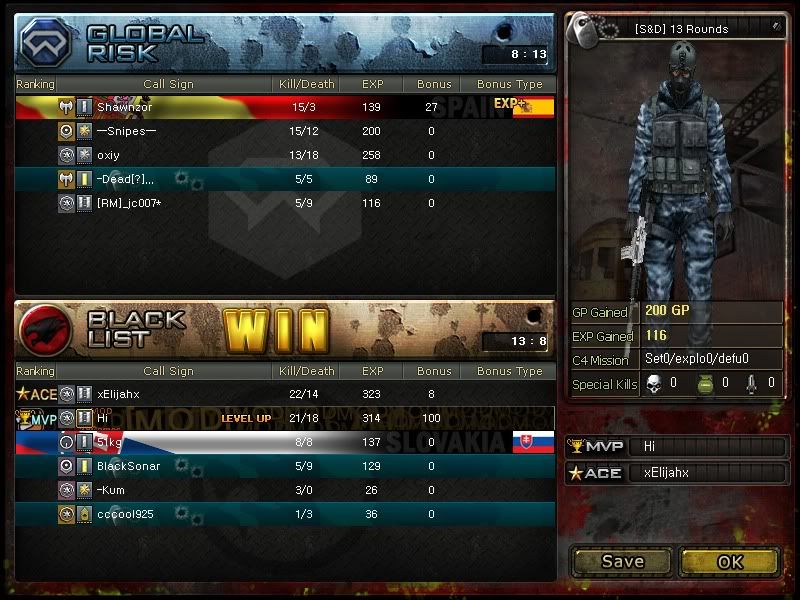The height and width of the screenshot is (600, 800).
Task: Click the -Dead[?] player row
Action: [285, 179]
